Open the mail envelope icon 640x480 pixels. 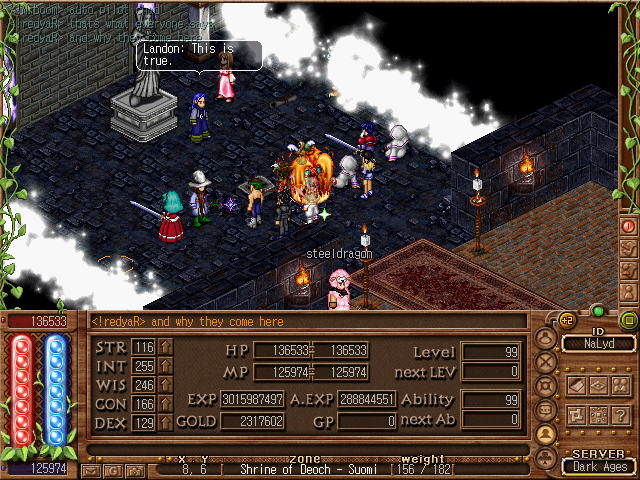click(x=93, y=470)
